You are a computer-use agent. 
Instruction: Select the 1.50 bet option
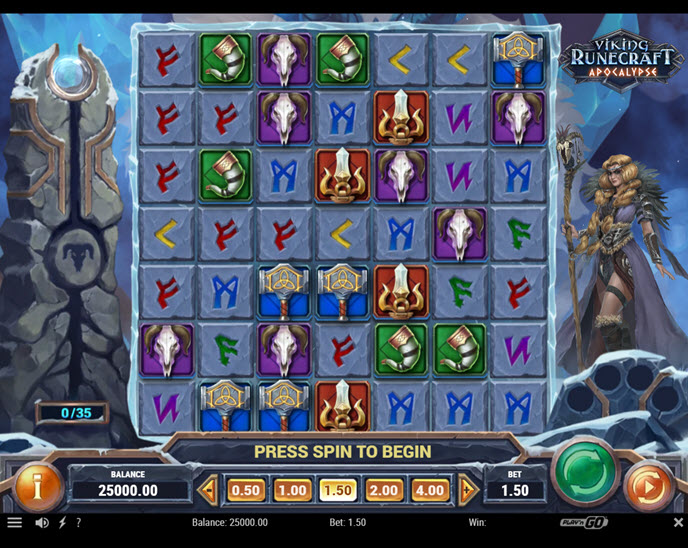338,490
